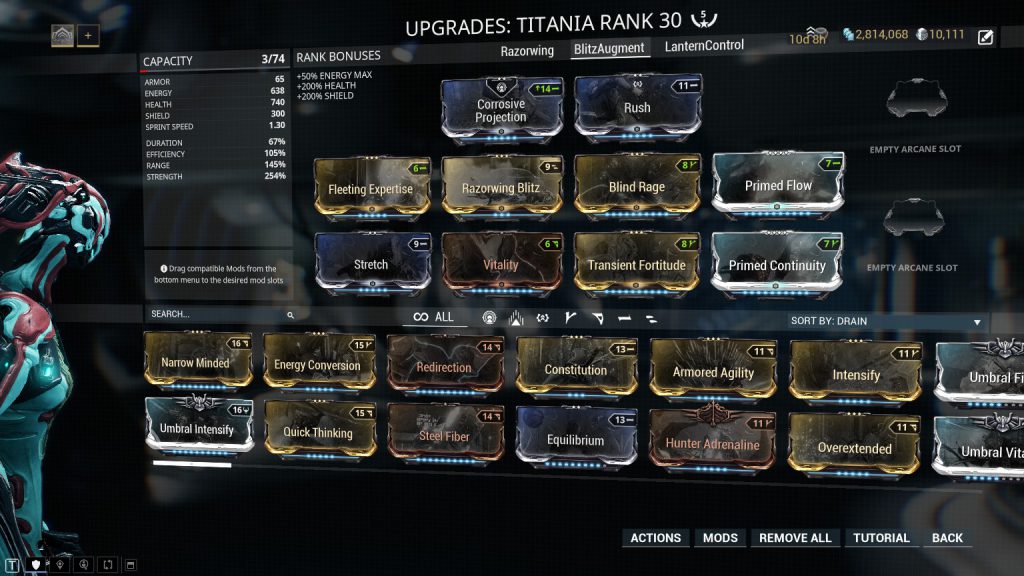Open the Mods button
Screen dimensions: 1024x576
tap(720, 538)
